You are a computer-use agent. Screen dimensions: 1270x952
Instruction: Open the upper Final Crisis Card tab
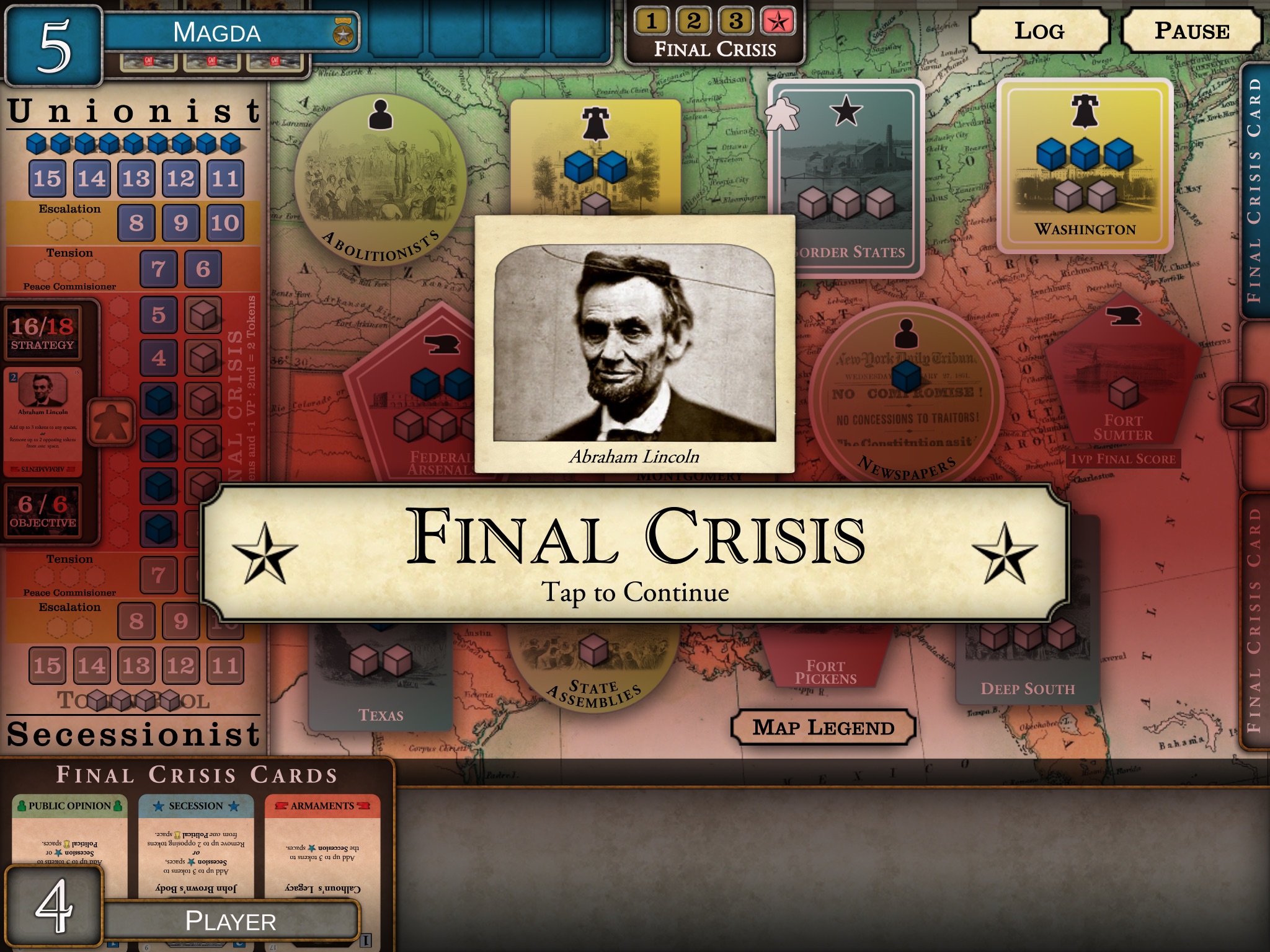(x=1254, y=192)
